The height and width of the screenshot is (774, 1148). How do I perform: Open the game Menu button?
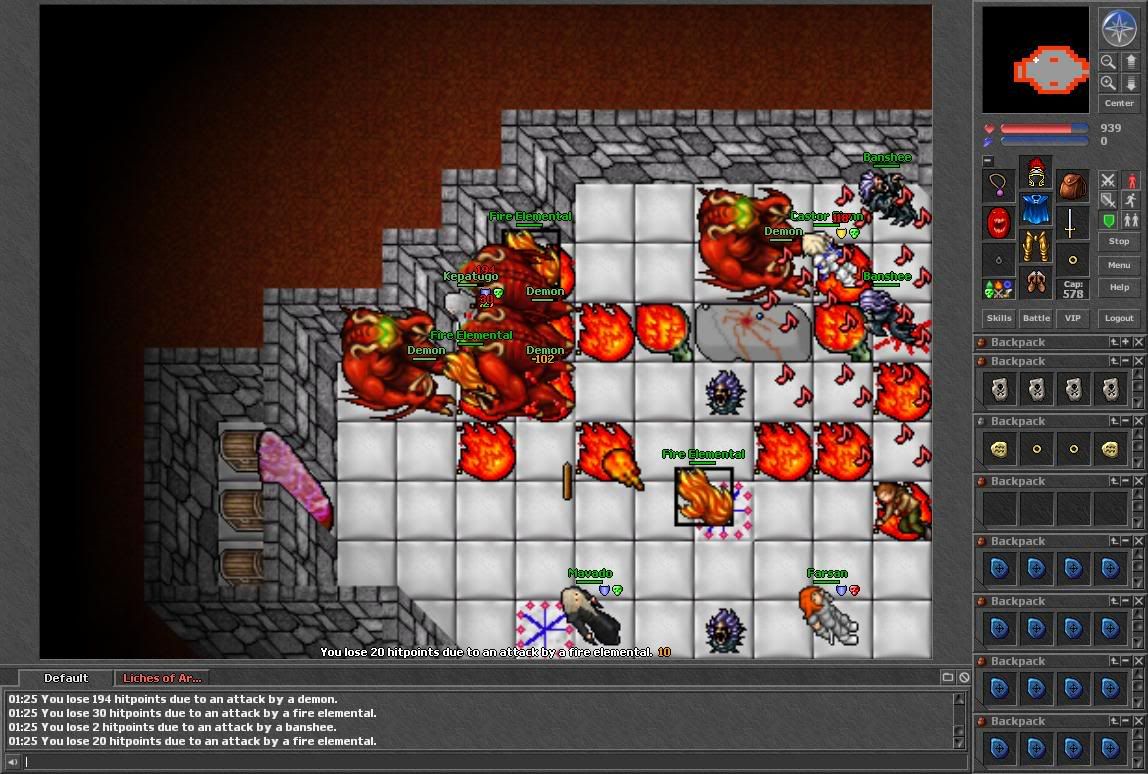(1119, 265)
